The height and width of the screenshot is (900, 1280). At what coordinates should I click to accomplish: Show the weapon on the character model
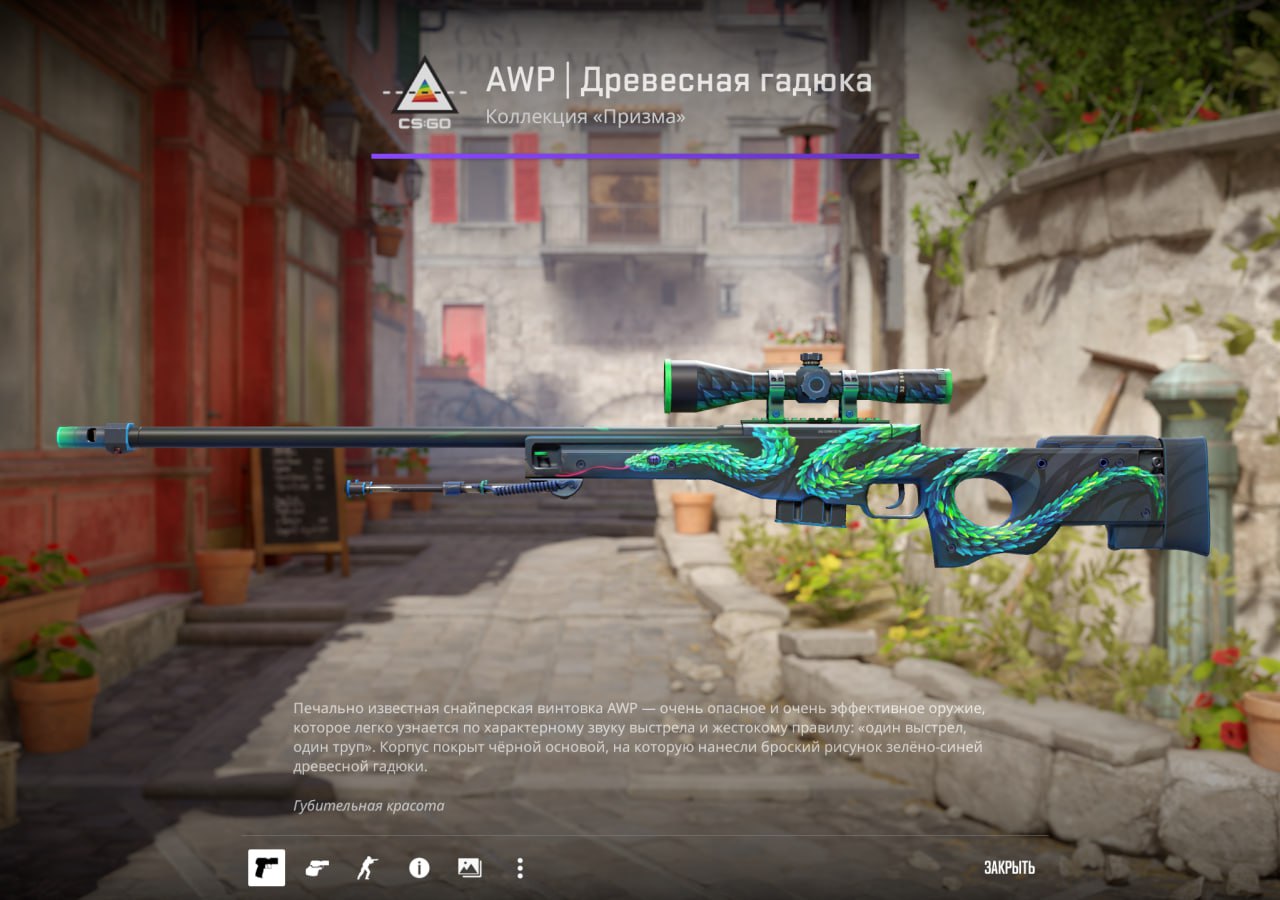click(367, 868)
